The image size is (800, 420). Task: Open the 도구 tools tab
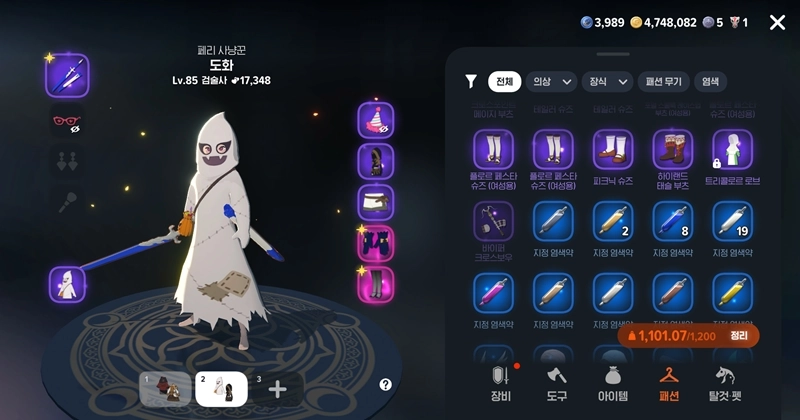[556, 384]
